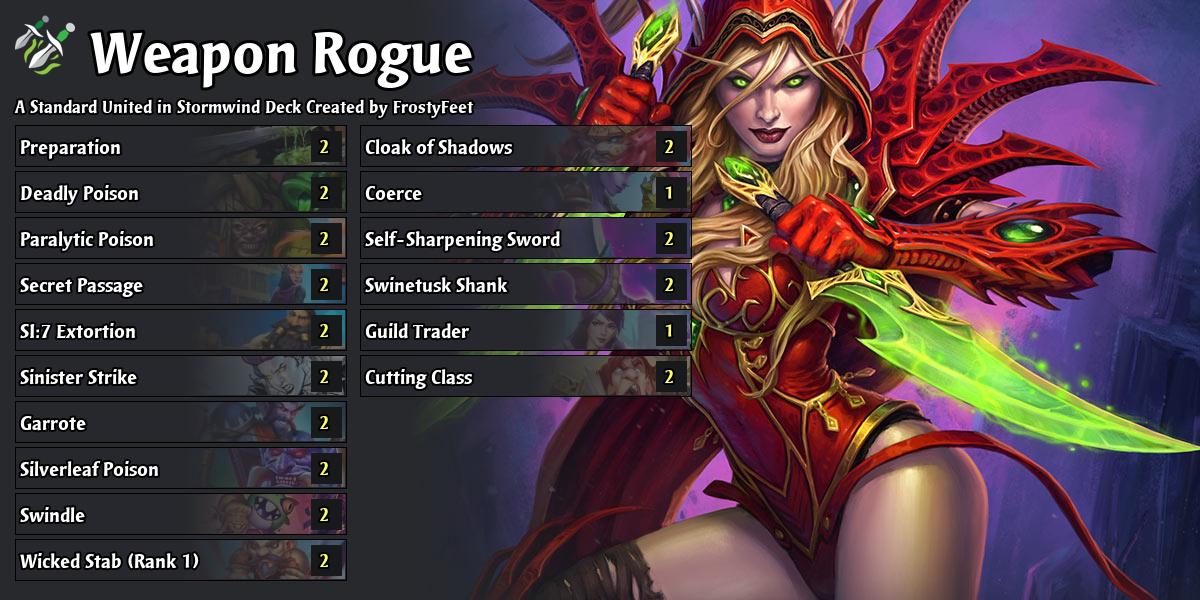
Task: Pick the Sinister Strike card row
Action: [x=180, y=377]
